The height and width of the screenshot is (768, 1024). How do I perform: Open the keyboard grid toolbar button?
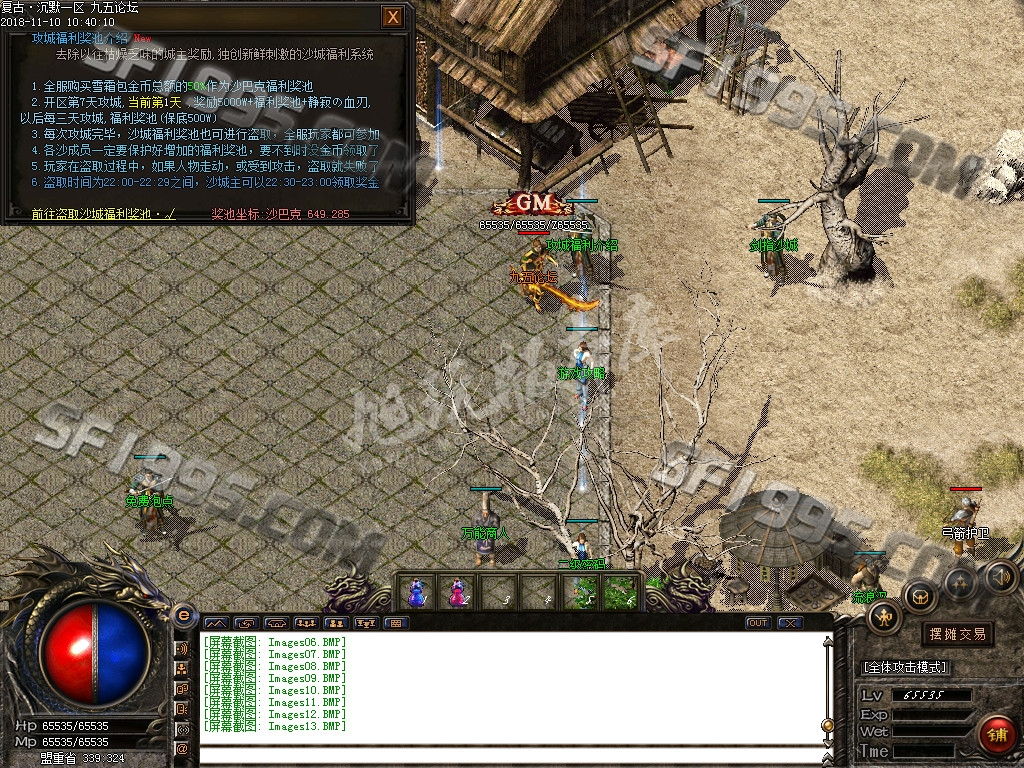[x=397, y=623]
